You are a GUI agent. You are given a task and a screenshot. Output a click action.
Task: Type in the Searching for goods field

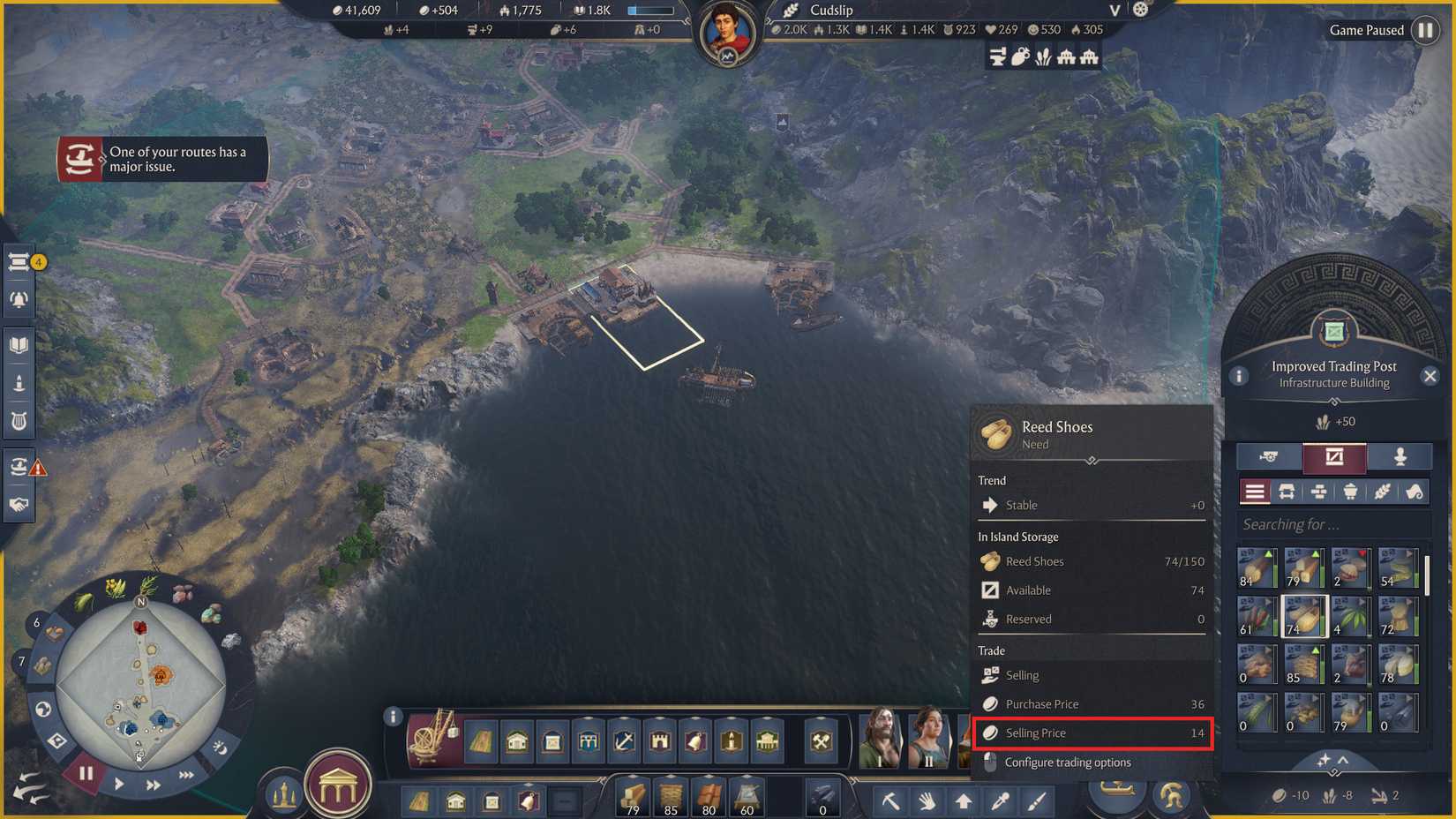tap(1334, 523)
